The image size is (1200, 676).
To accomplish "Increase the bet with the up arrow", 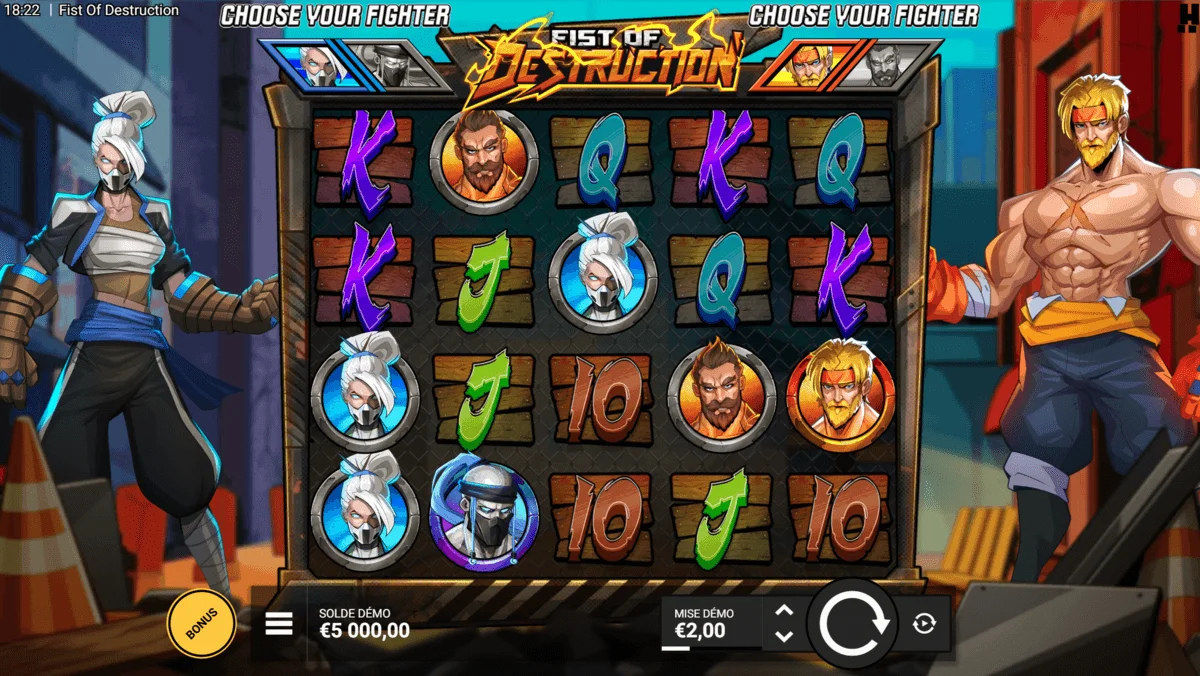I will coord(784,611).
